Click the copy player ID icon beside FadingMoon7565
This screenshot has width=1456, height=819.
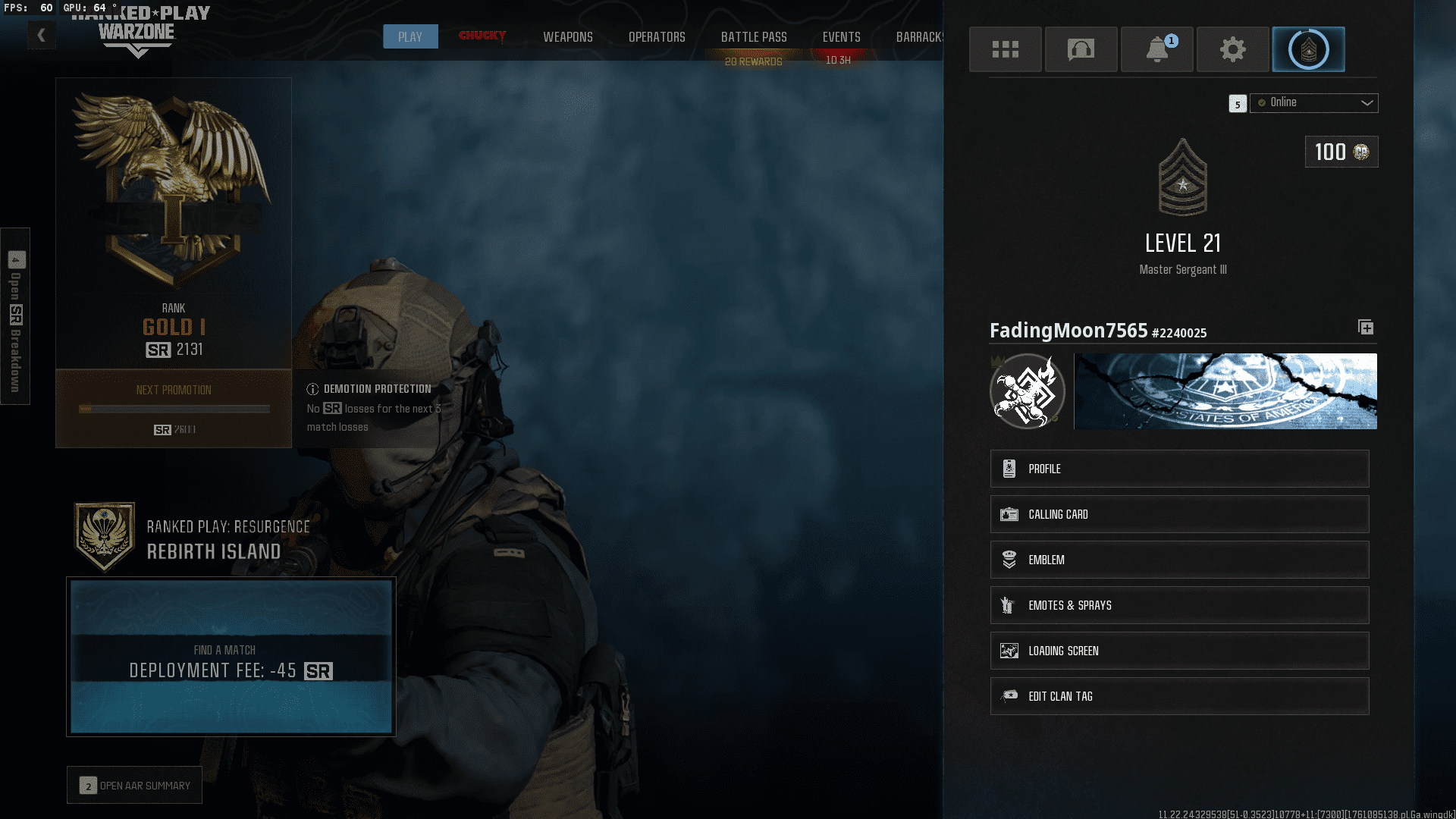[1365, 328]
